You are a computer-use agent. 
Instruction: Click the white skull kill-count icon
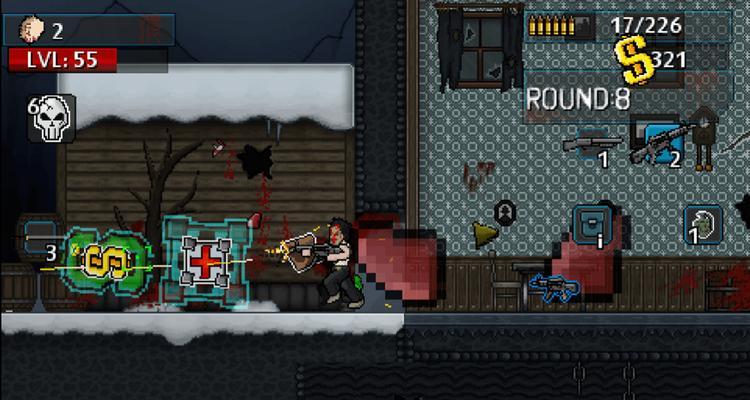click(x=46, y=119)
